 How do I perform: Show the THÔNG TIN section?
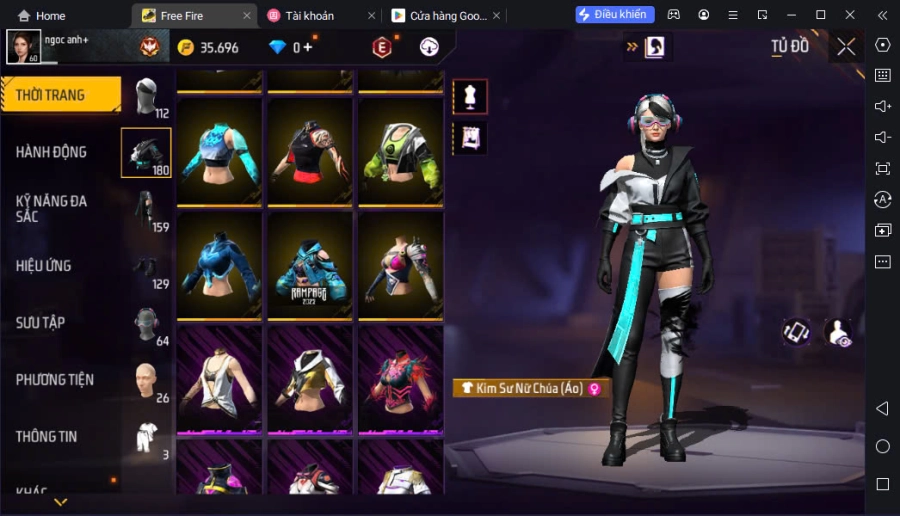pos(46,437)
